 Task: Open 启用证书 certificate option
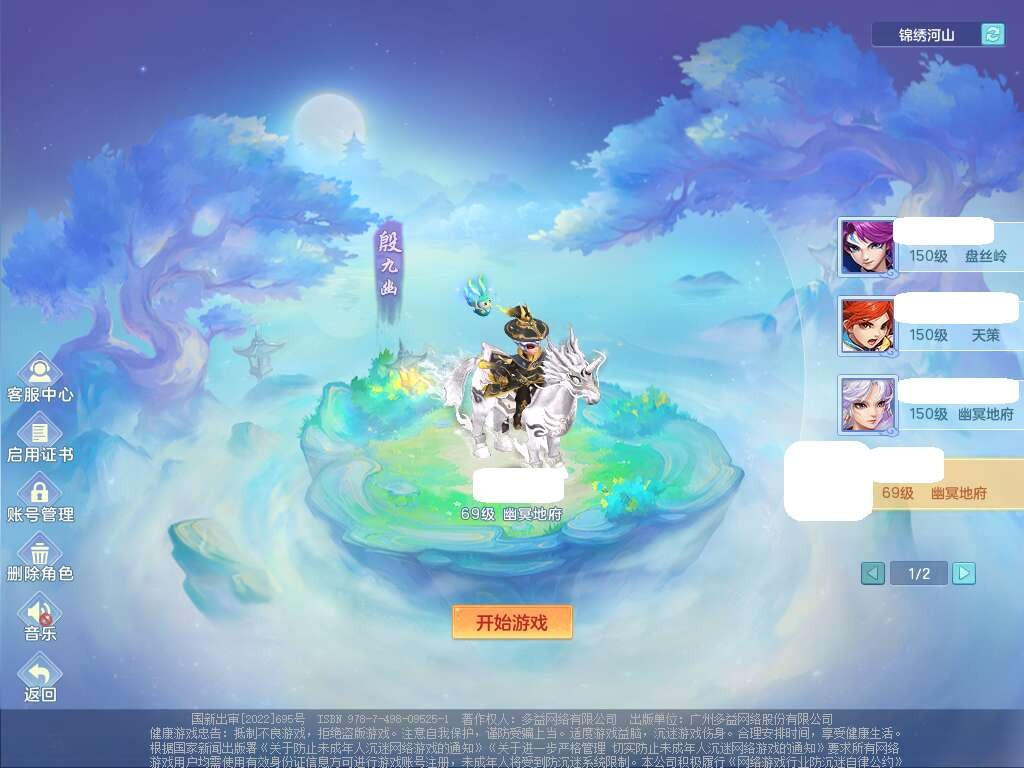point(40,436)
